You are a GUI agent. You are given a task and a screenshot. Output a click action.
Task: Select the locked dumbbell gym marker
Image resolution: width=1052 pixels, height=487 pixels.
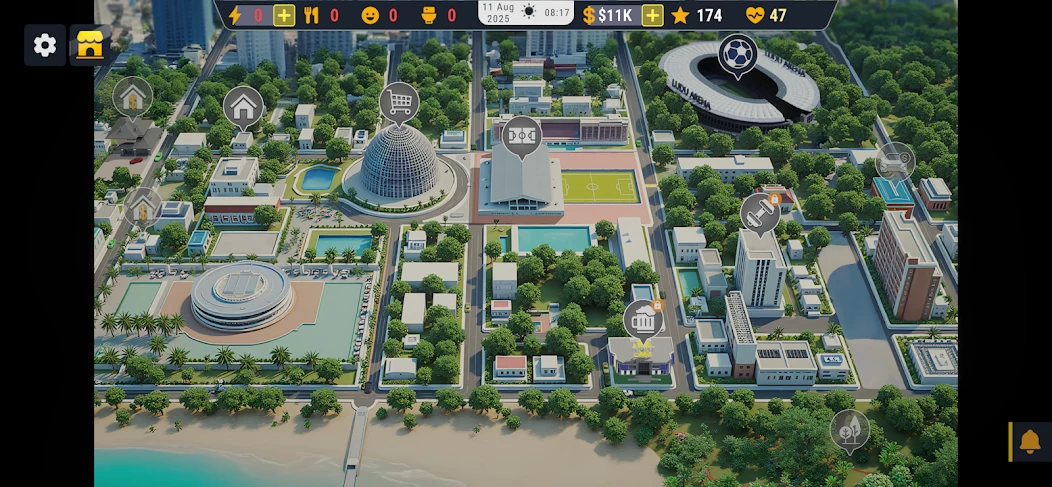760,213
